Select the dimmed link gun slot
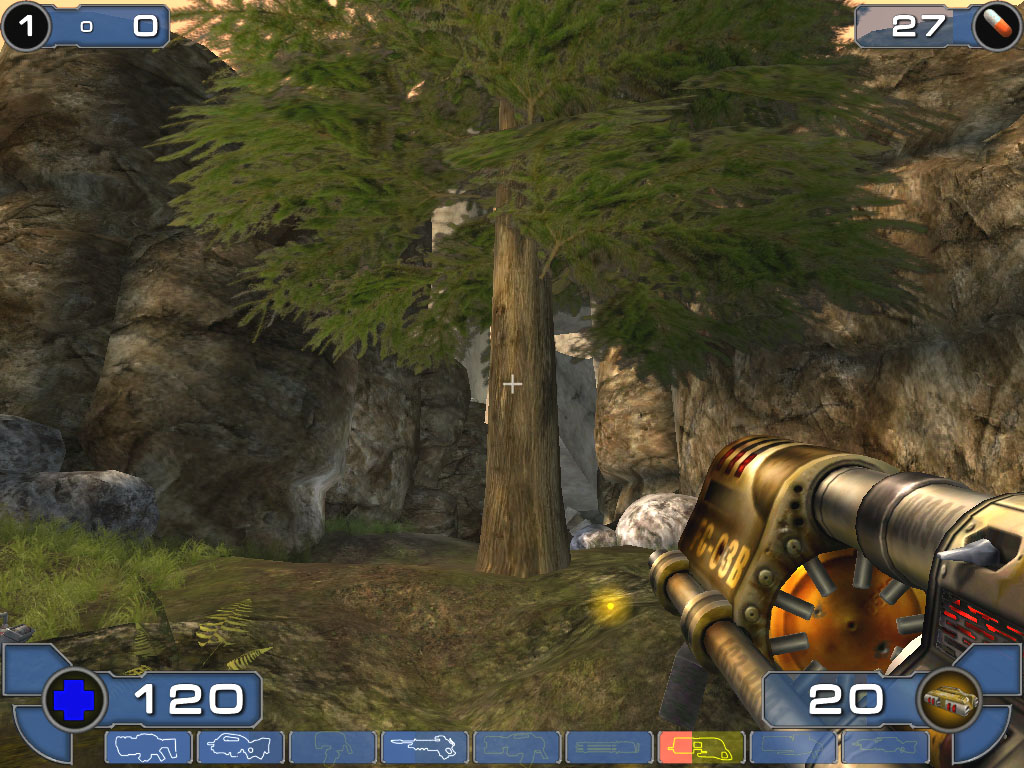Screen dimensions: 1024x768 (516, 747)
